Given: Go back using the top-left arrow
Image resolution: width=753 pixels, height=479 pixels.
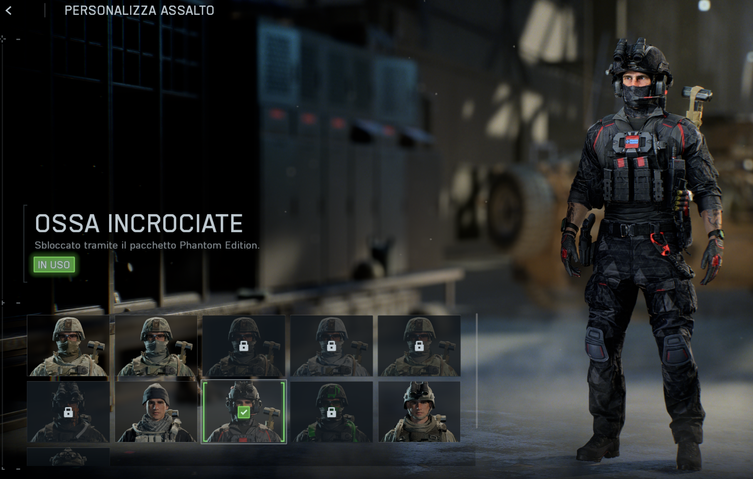Looking at the screenshot, I should coord(9,11).
